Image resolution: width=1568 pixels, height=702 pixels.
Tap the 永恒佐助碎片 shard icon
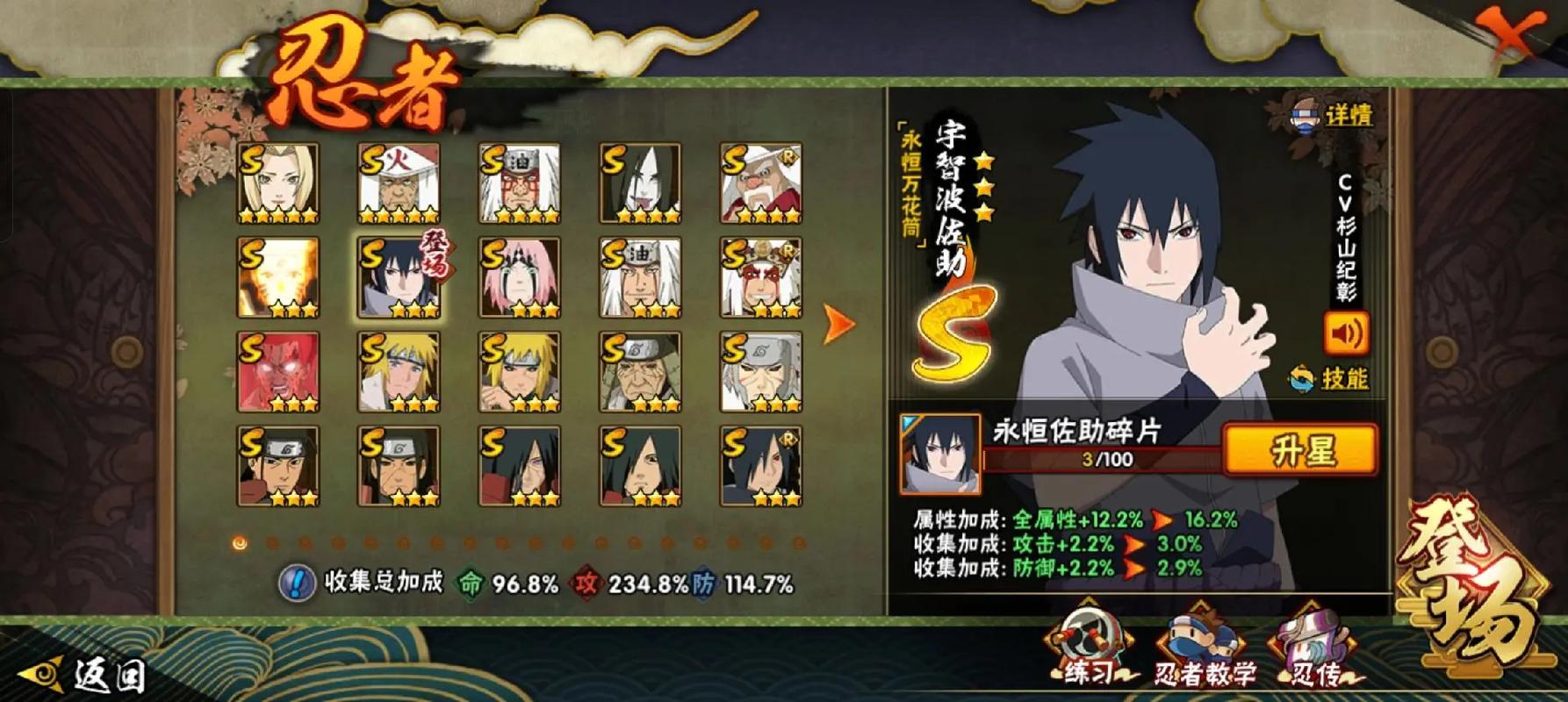939,454
